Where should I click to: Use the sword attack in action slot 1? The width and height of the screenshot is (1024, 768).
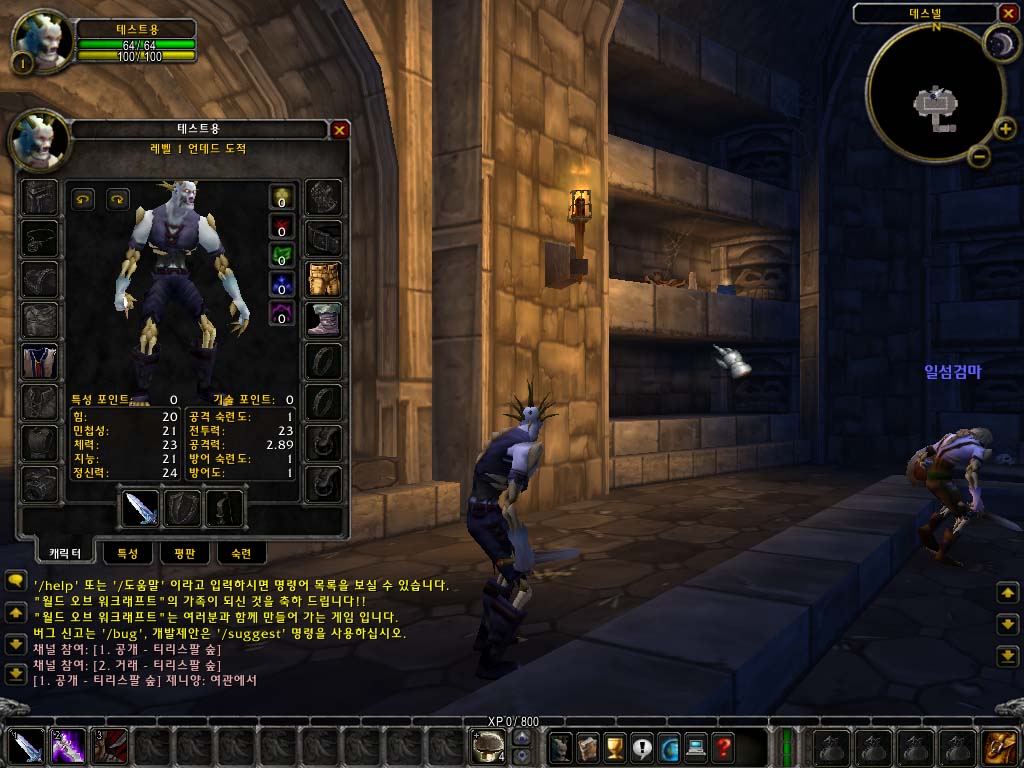click(x=26, y=746)
